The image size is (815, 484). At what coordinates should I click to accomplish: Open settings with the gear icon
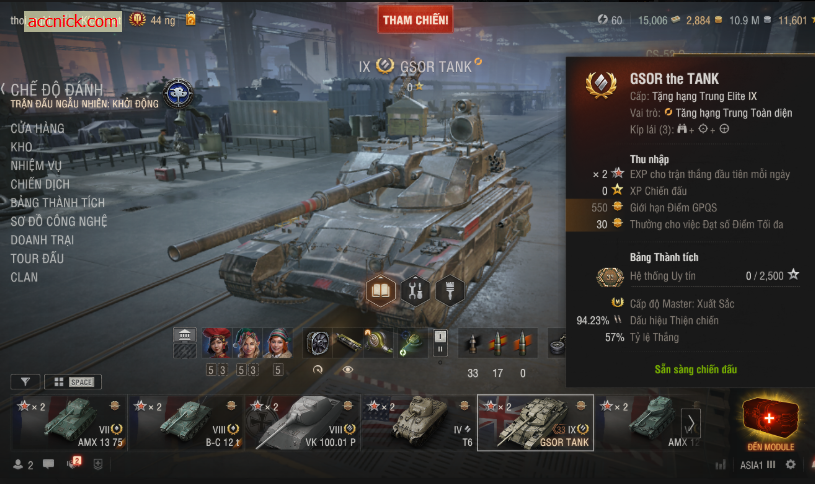[x=791, y=465]
